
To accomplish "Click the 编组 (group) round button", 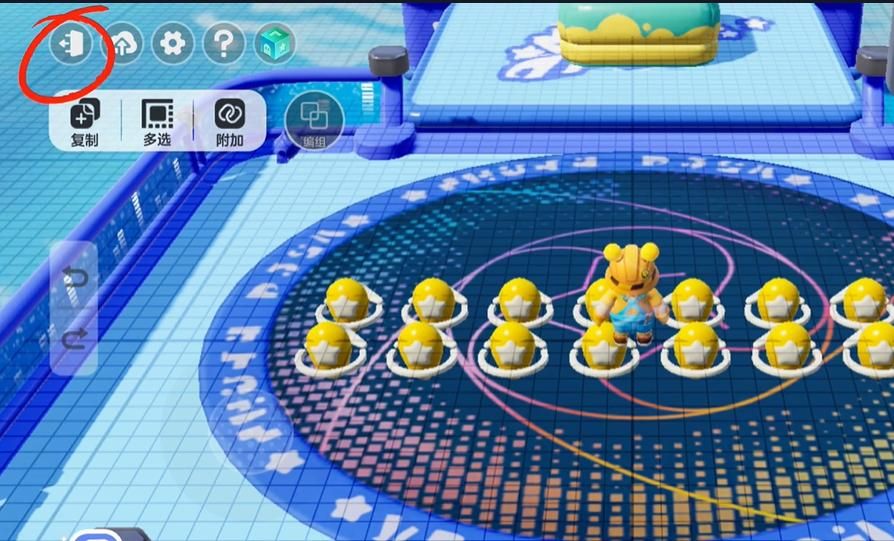I will coord(314,121).
